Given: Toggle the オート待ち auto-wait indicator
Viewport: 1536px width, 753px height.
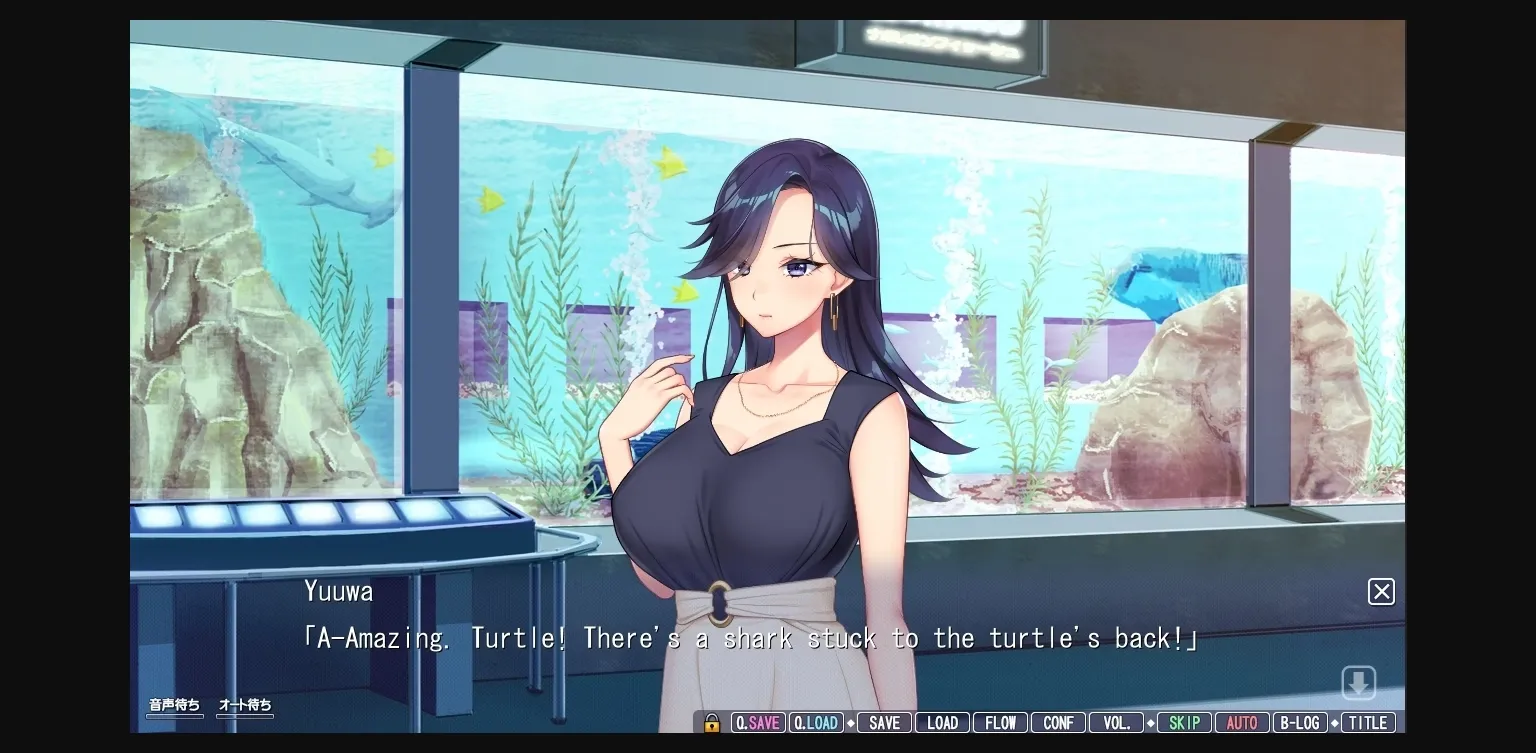Looking at the screenshot, I should 244,705.
